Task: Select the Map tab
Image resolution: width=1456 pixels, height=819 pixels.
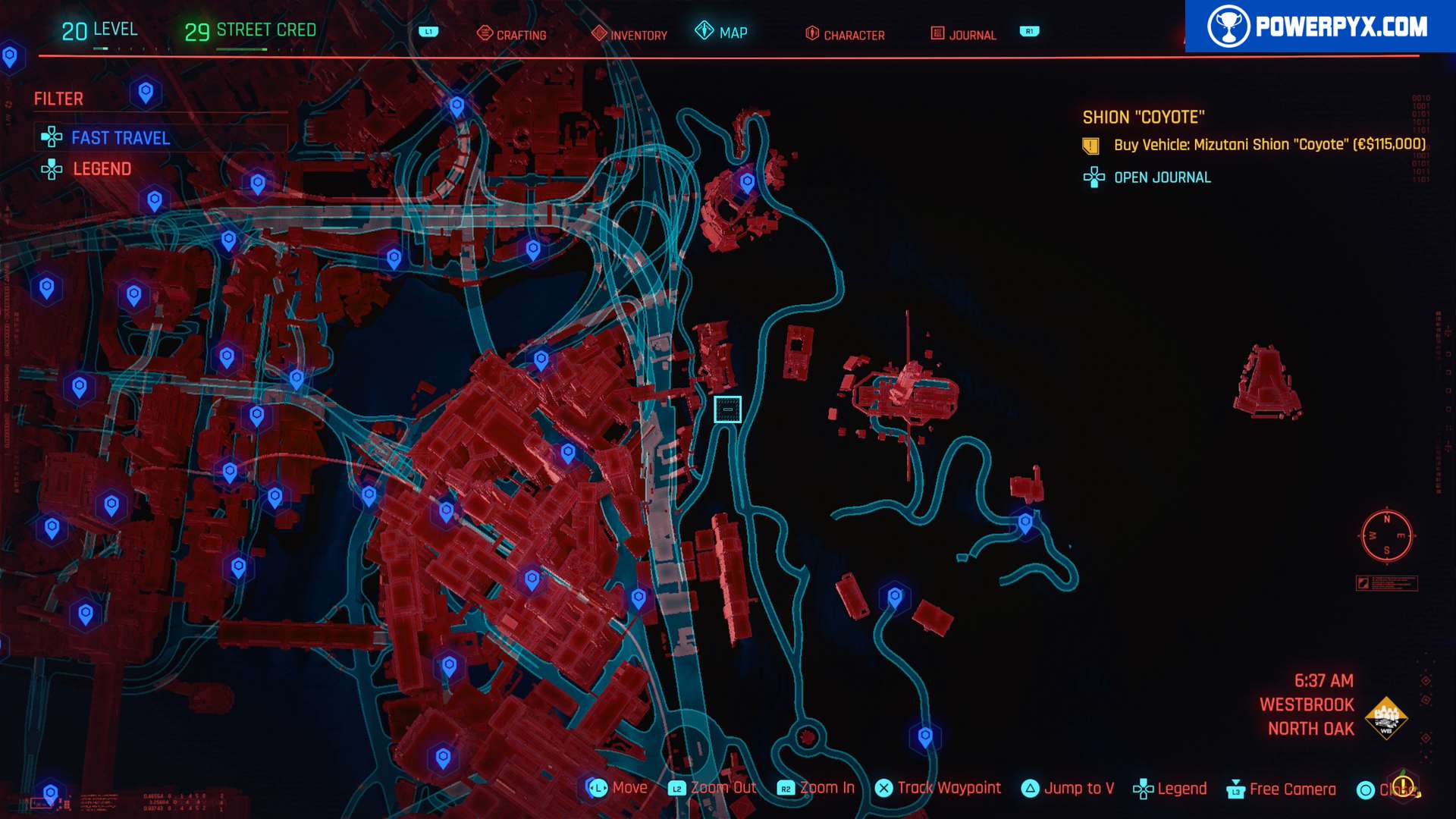Action: click(x=722, y=32)
